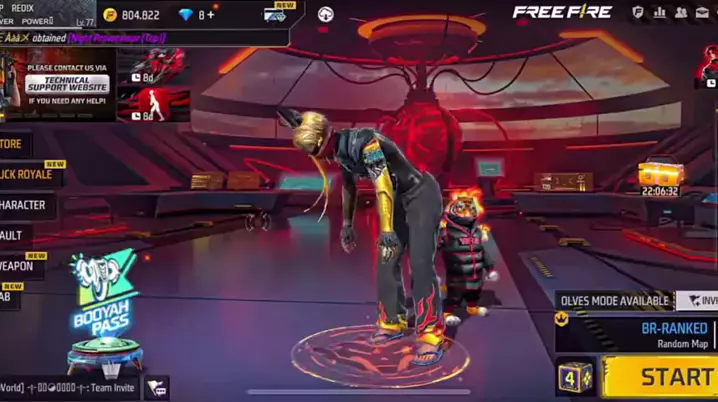Open the red emote item with 8d timer
718x402 pixels.
click(154, 105)
